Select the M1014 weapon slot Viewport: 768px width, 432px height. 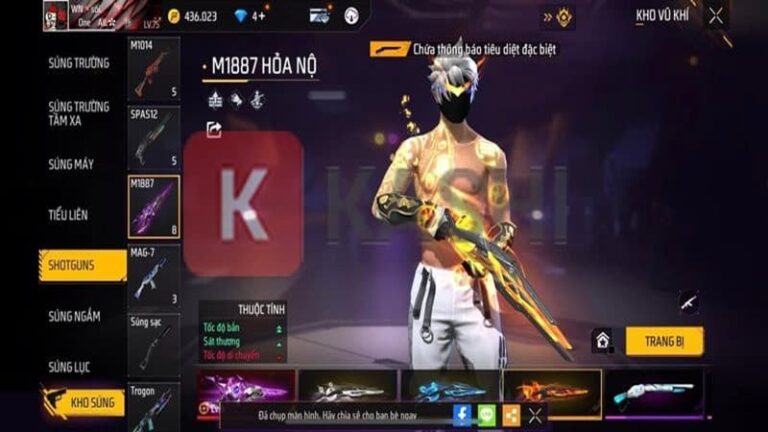pos(154,69)
